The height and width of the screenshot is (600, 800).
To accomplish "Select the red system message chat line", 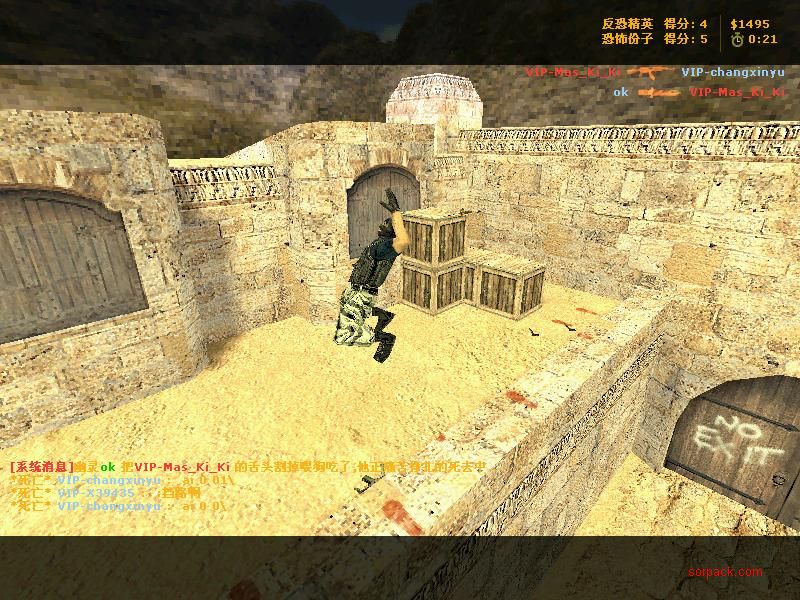I will (248, 467).
